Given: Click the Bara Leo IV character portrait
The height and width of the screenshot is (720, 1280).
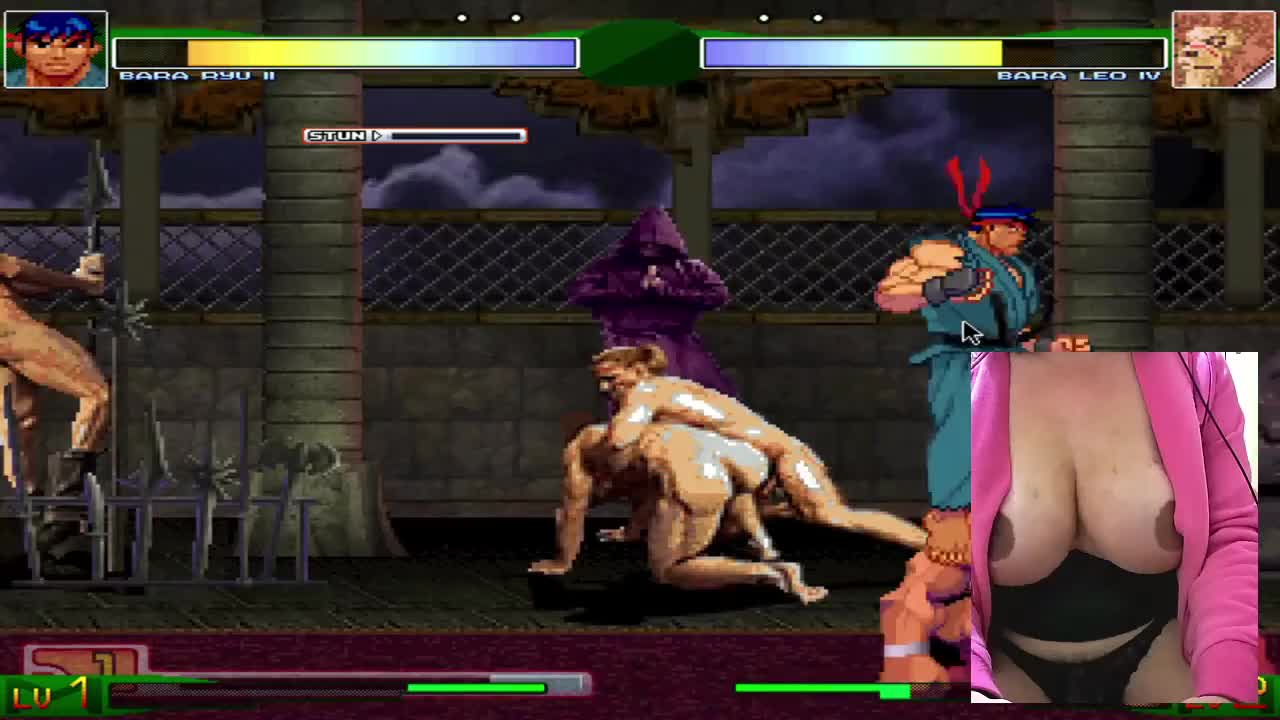Looking at the screenshot, I should (1223, 48).
